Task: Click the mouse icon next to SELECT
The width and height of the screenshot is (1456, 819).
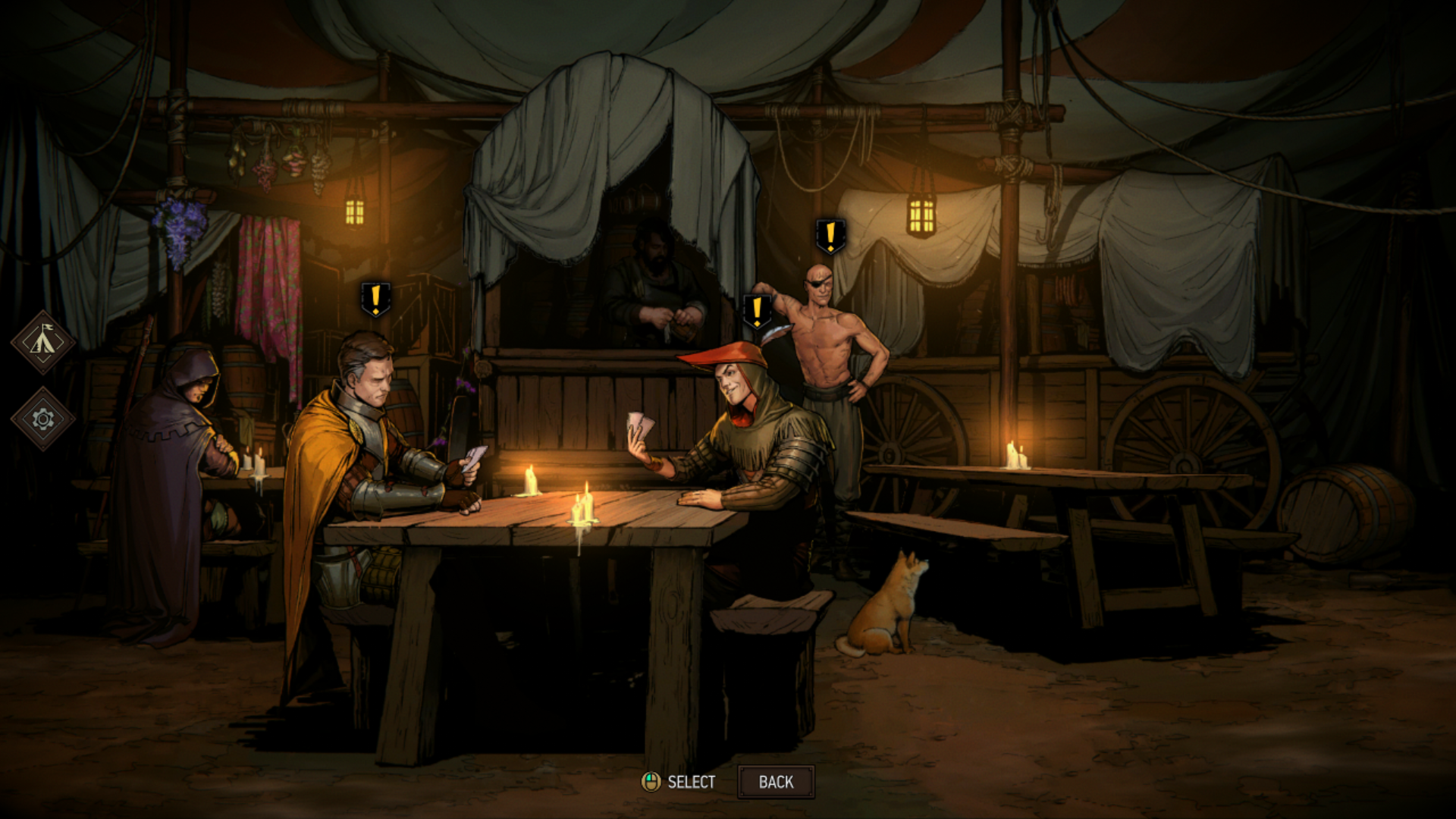Action: click(653, 782)
